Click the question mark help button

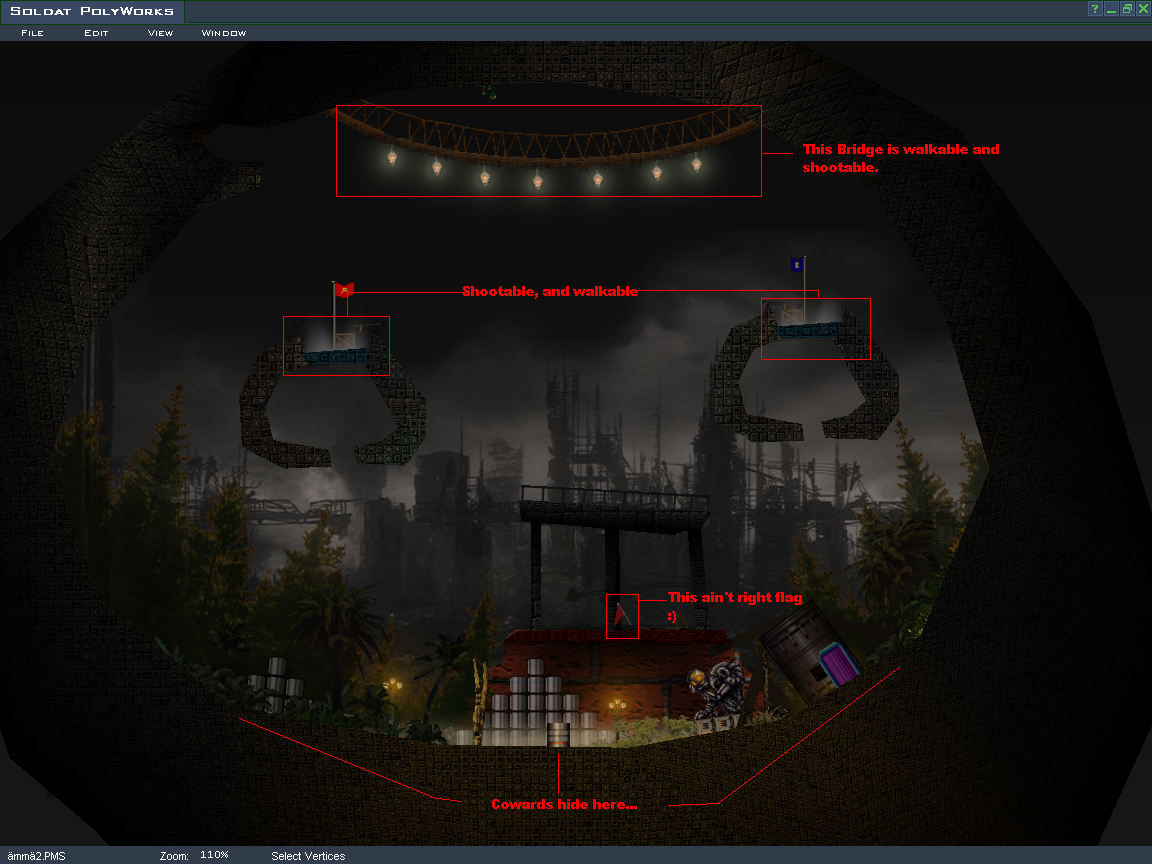pos(1095,9)
